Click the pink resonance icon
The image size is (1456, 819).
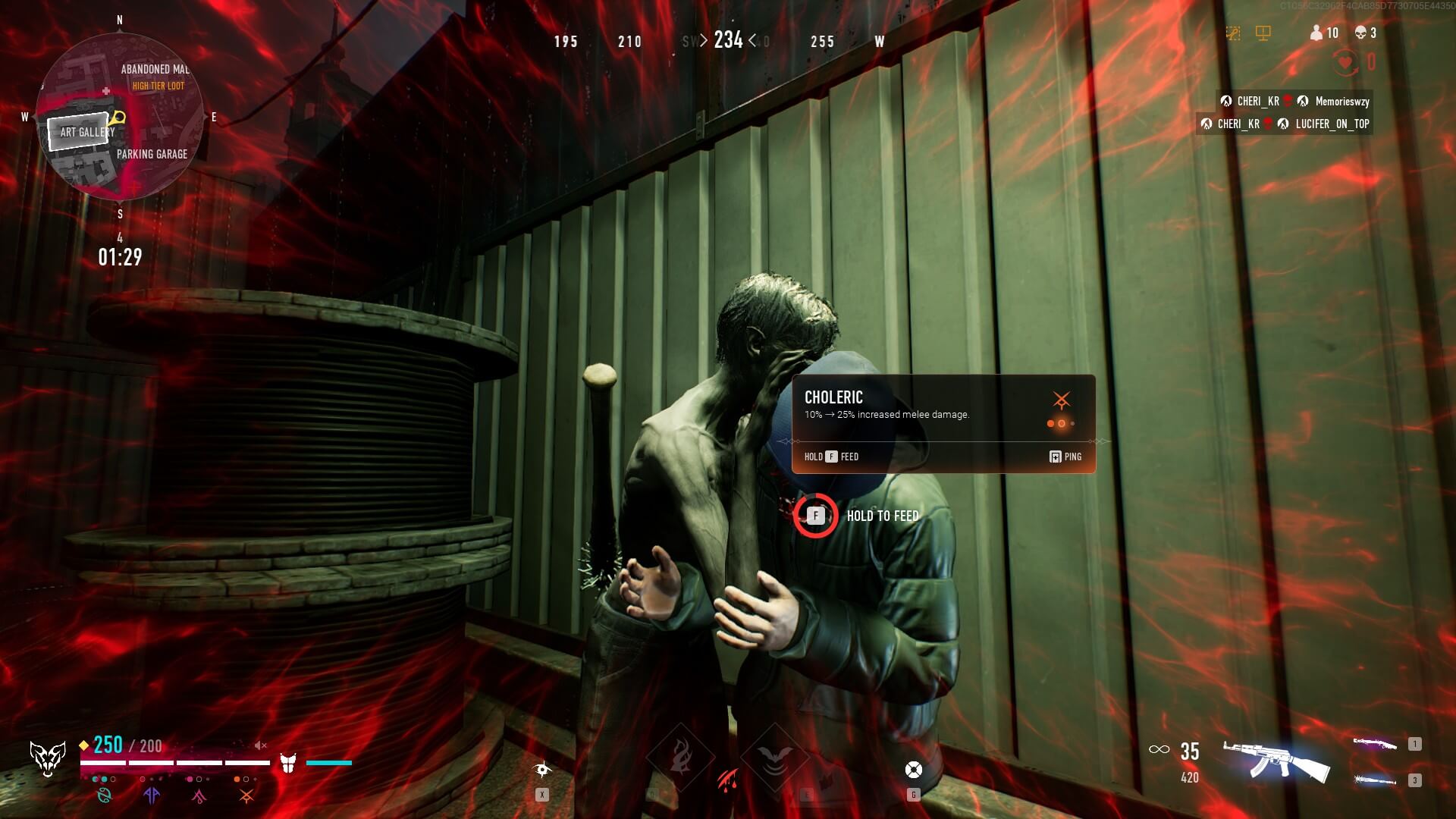(199, 795)
